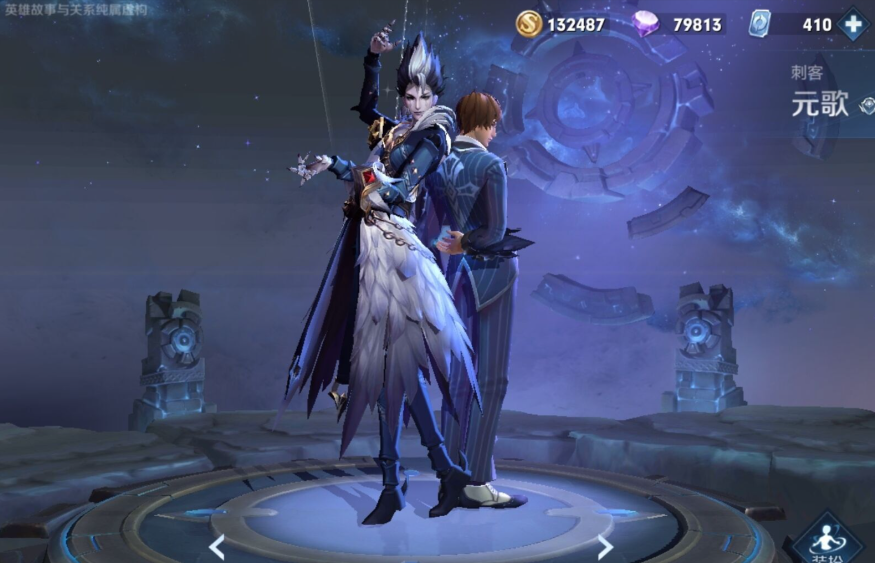Show the next hero with right arrow
Image resolution: width=875 pixels, height=563 pixels.
(604, 546)
